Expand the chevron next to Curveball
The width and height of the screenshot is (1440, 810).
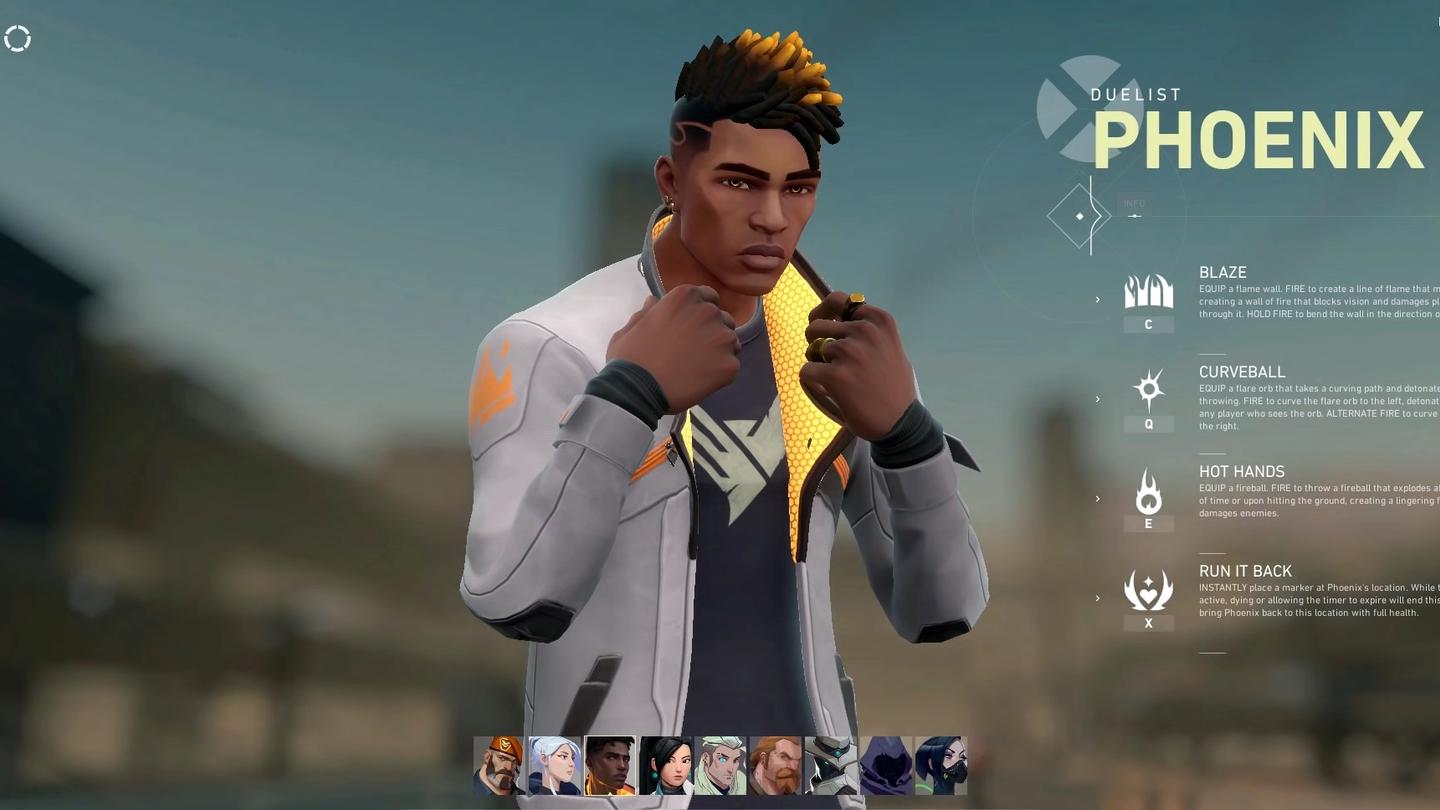point(1098,397)
